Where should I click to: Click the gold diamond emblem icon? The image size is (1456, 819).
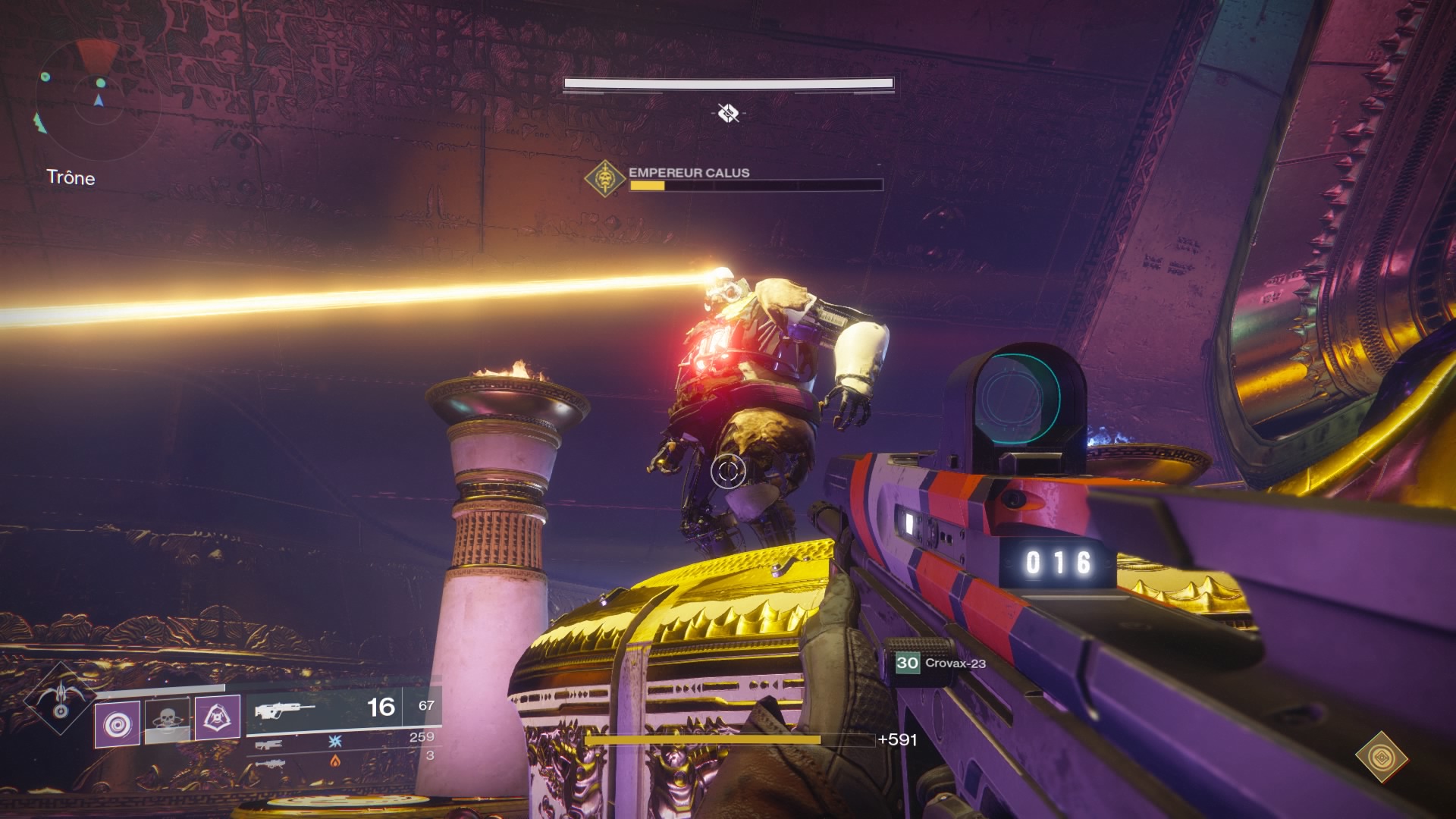pyautogui.click(x=1381, y=756)
